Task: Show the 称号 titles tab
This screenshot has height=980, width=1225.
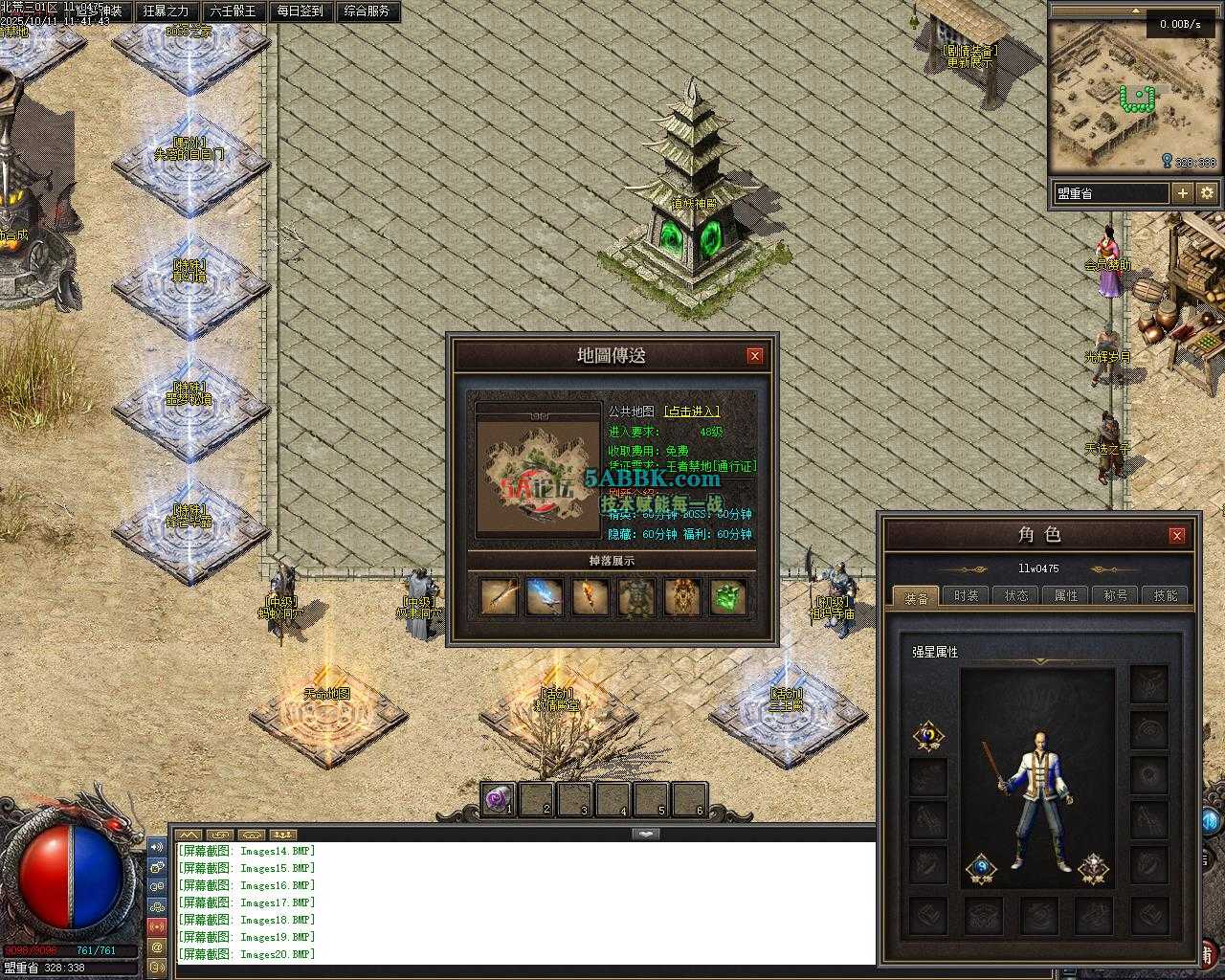Action: [1116, 596]
